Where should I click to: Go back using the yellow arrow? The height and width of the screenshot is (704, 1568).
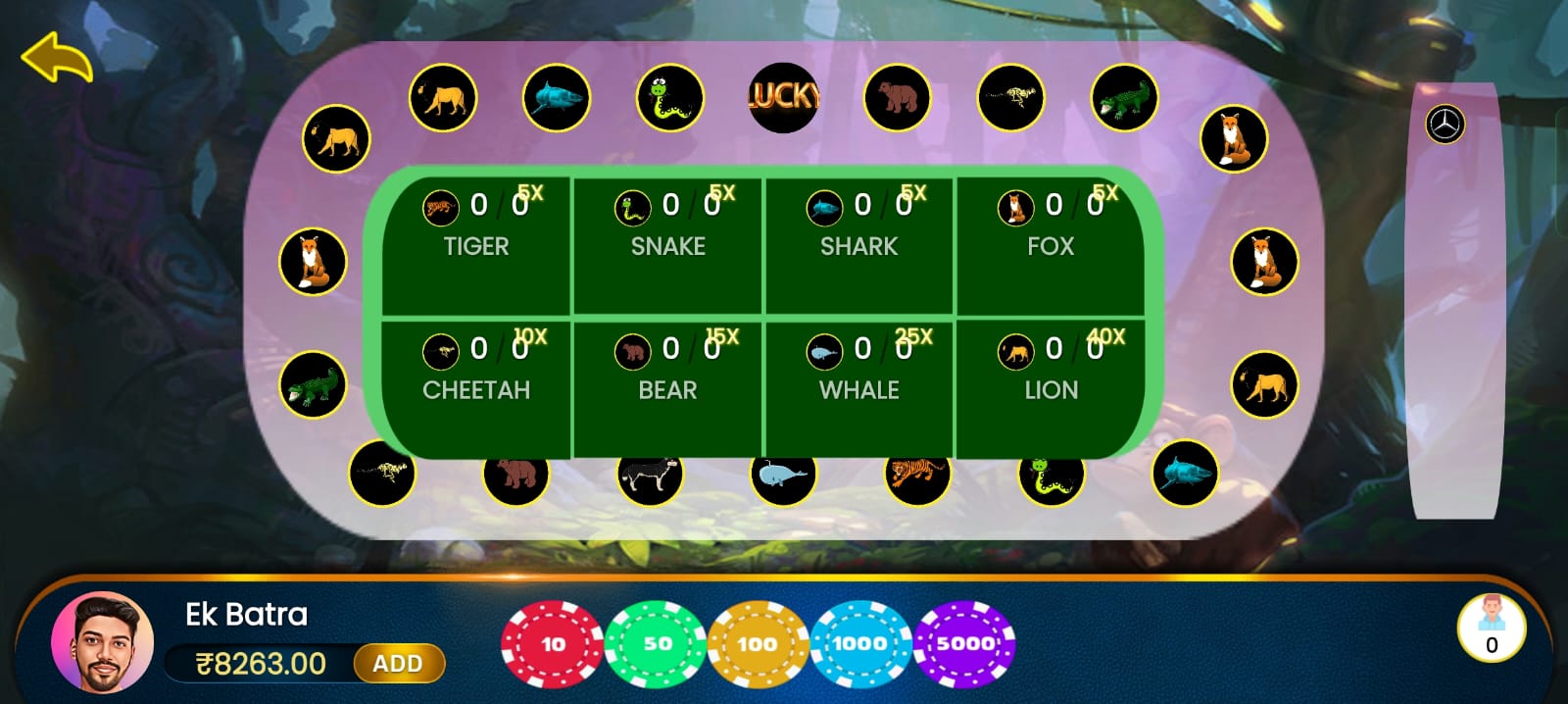pos(57,59)
